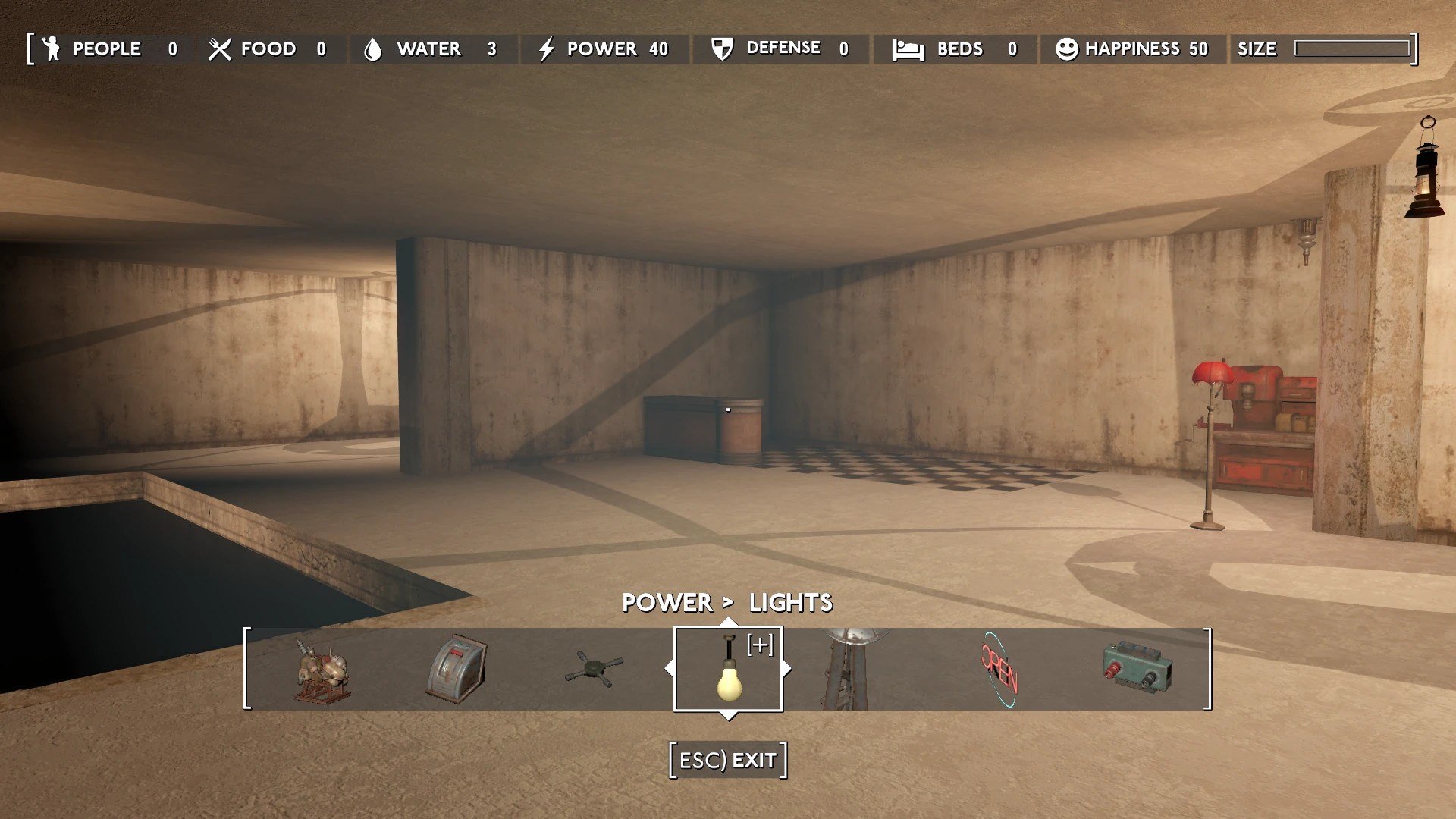Open the highlighted light bulb category
This screenshot has width=1456, height=819.
pyautogui.click(x=728, y=670)
